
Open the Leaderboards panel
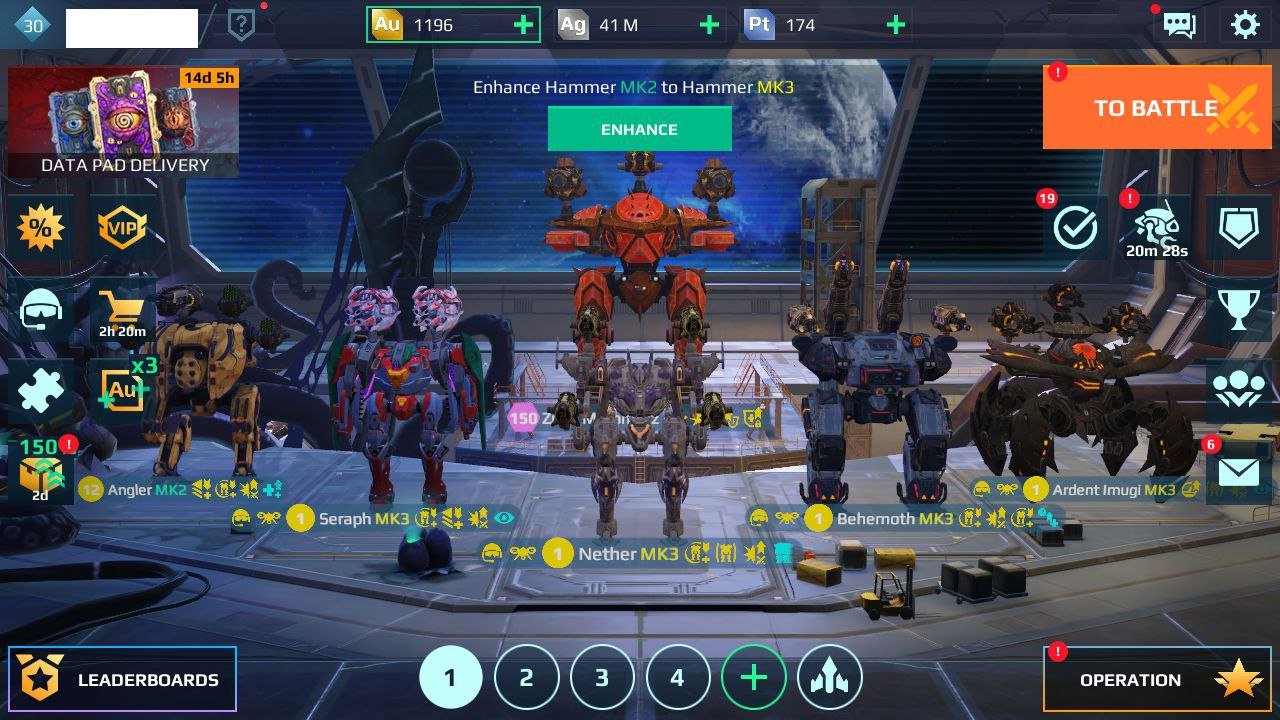tap(123, 680)
